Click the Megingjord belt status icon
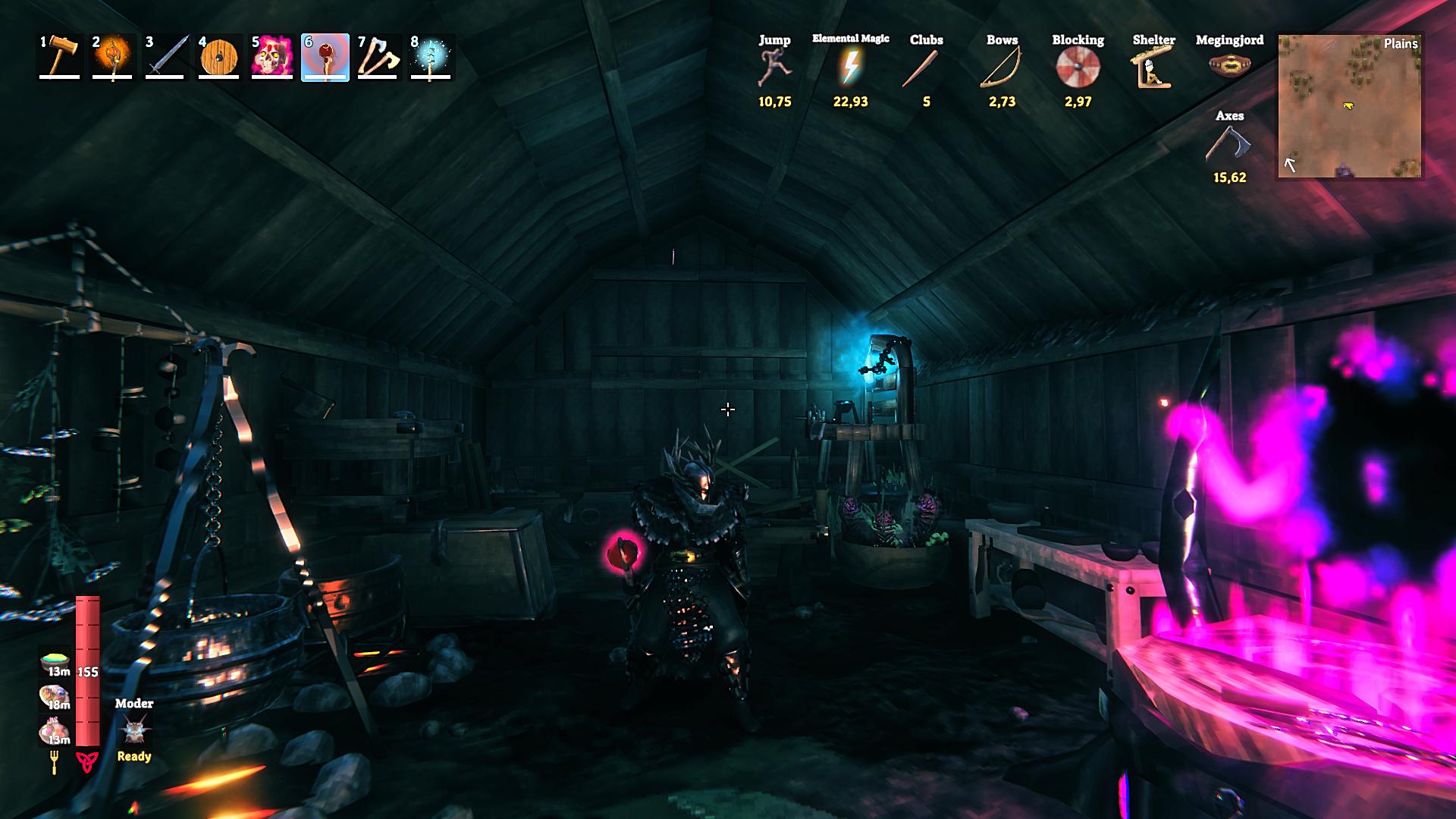Image resolution: width=1456 pixels, height=819 pixels. coord(1229,65)
